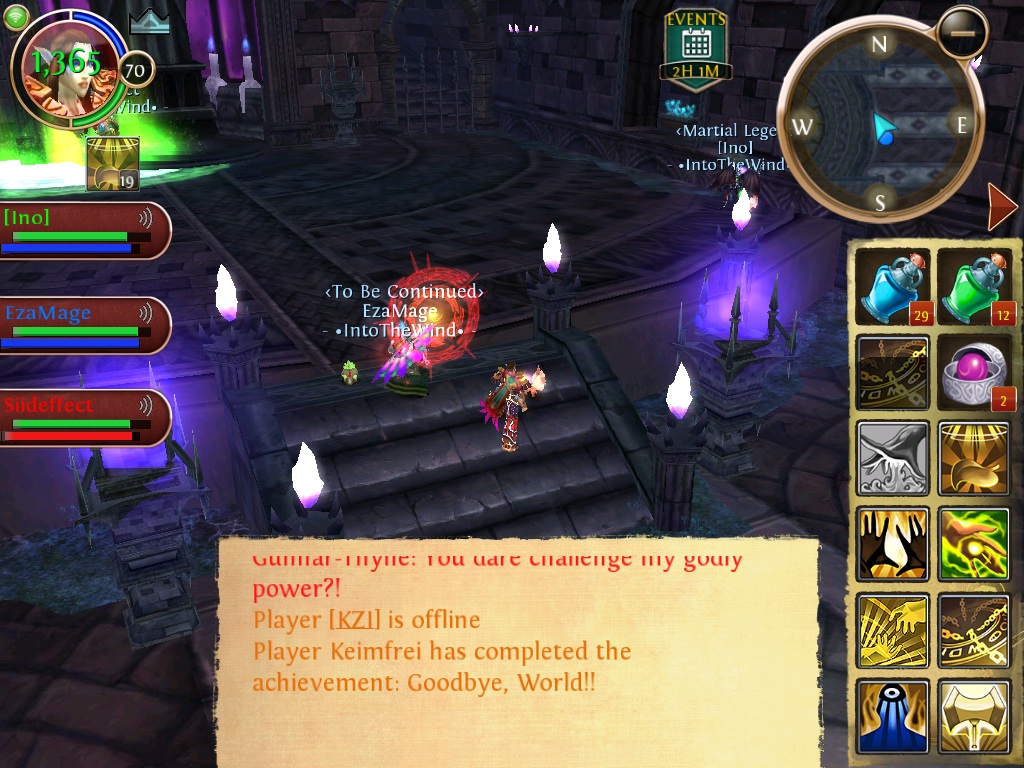Viewport: 1024px width, 768px height.
Task: Use the green potion
Action: (x=975, y=288)
